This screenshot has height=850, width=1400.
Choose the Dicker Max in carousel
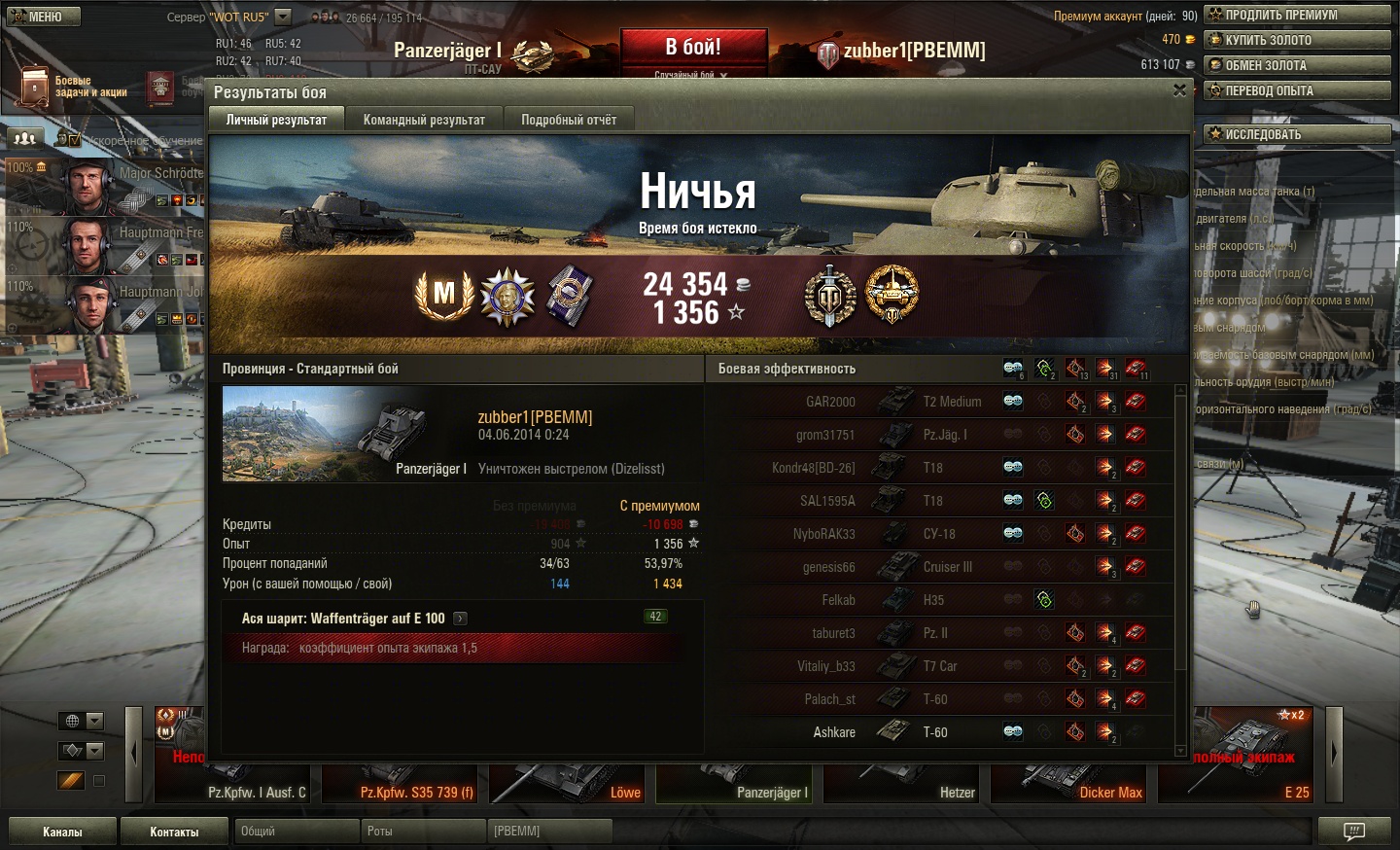[x=1071, y=783]
